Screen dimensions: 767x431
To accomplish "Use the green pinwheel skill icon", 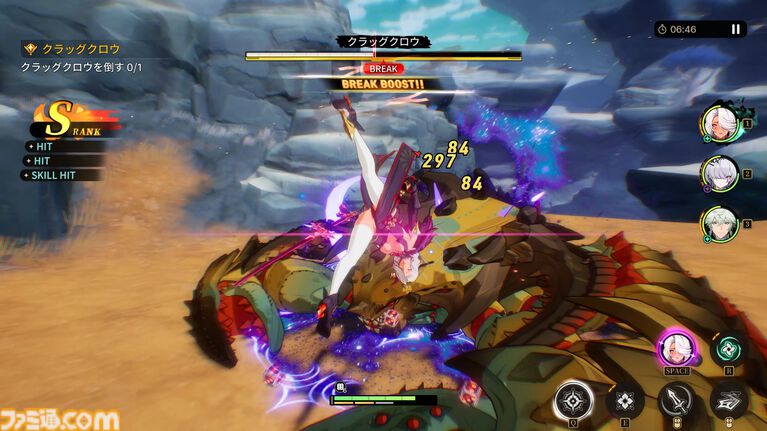I will click(728, 349).
